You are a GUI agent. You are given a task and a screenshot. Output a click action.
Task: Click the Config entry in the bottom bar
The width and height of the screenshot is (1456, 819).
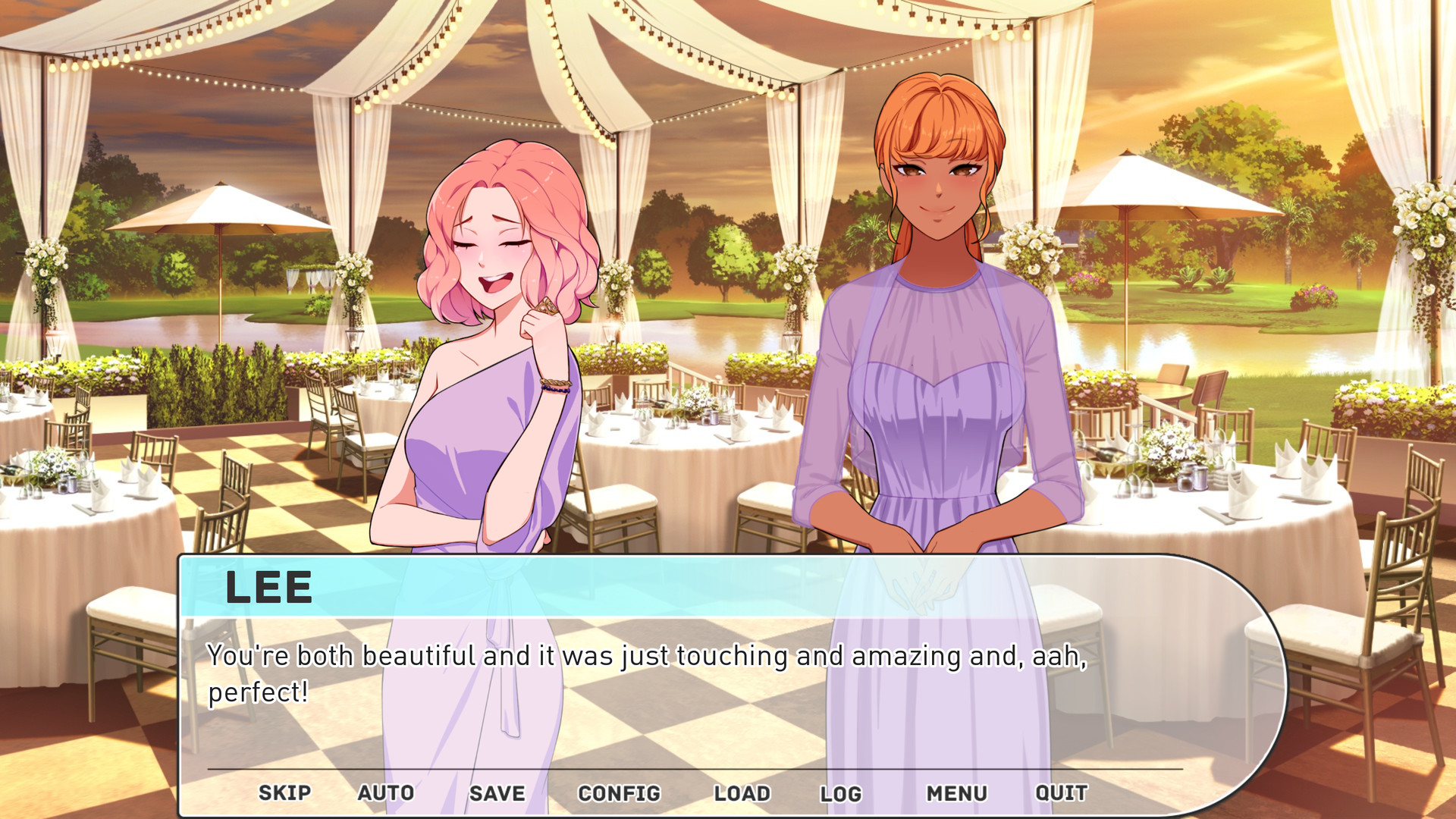click(619, 793)
